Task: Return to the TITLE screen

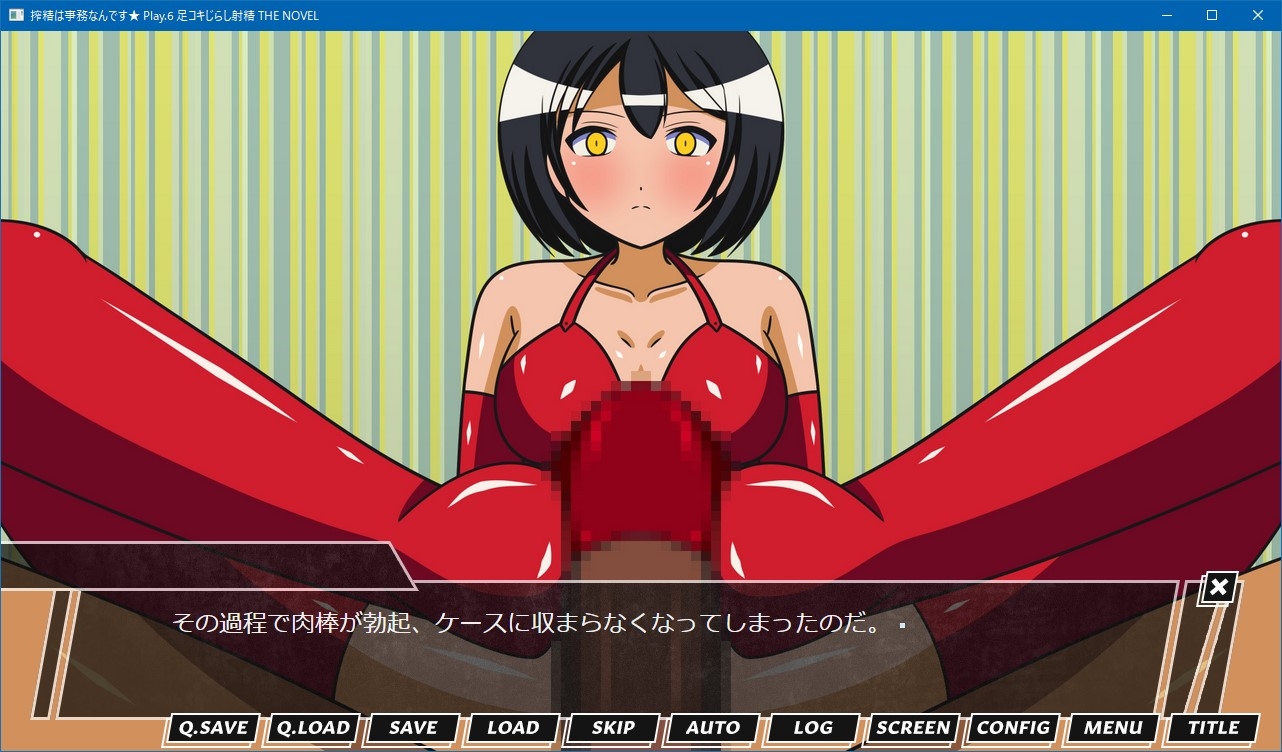Action: point(1213,728)
